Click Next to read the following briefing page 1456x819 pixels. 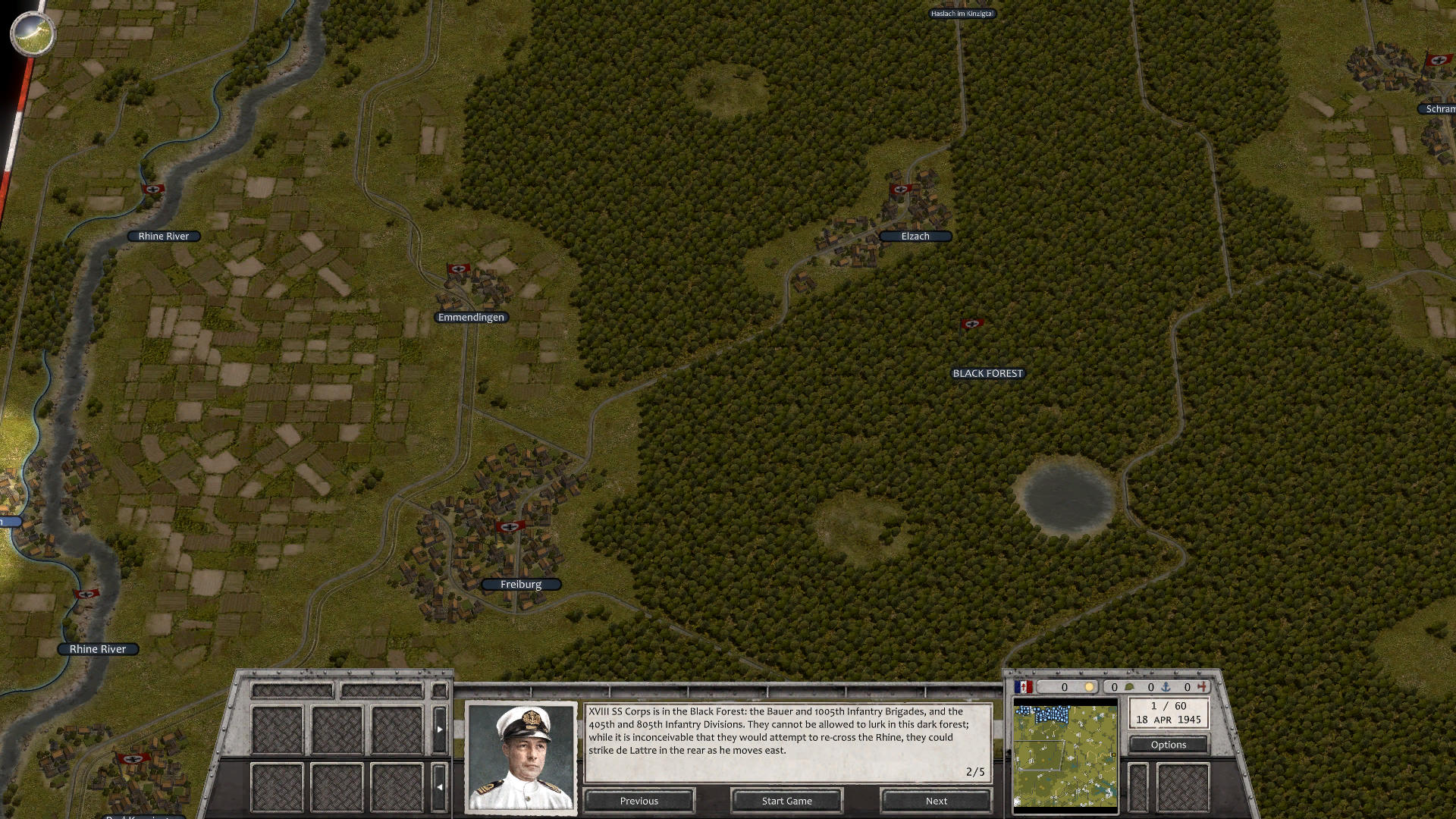[936, 801]
